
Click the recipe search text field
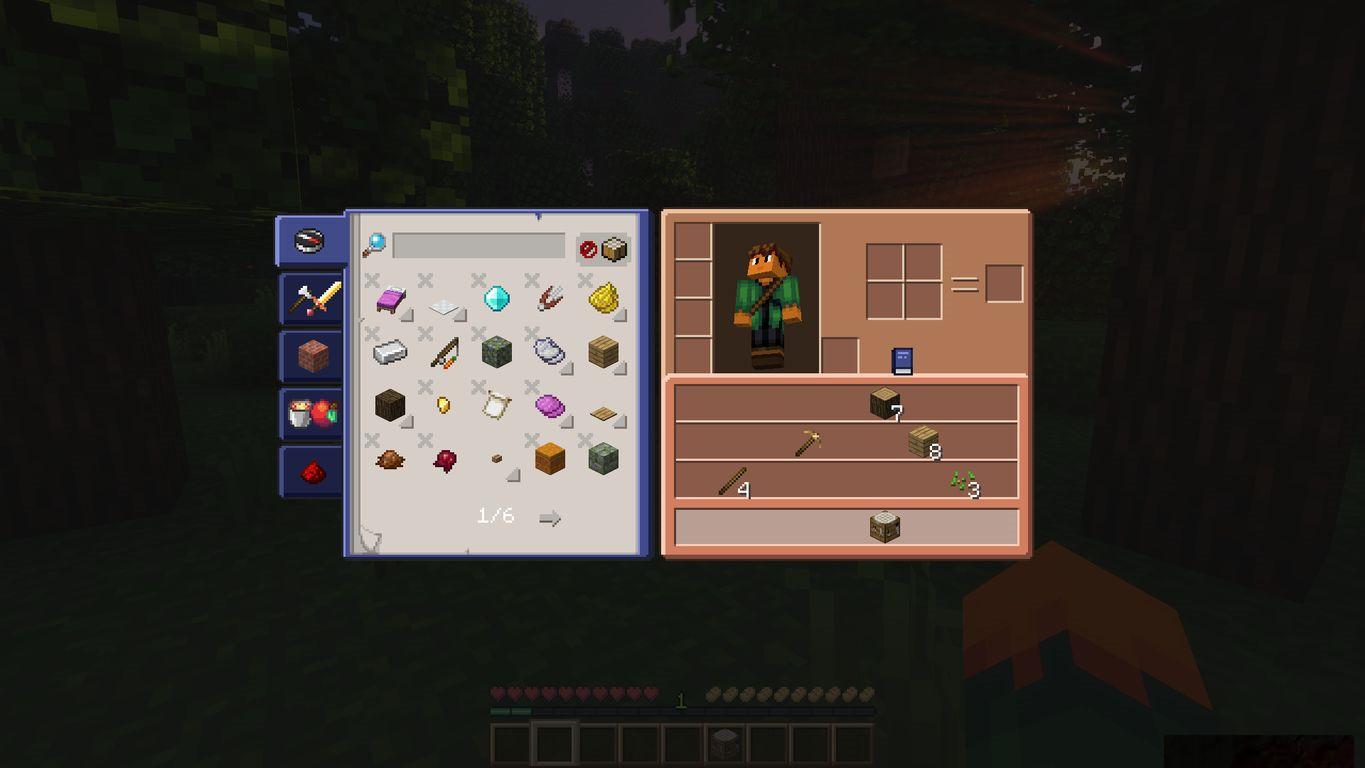478,246
